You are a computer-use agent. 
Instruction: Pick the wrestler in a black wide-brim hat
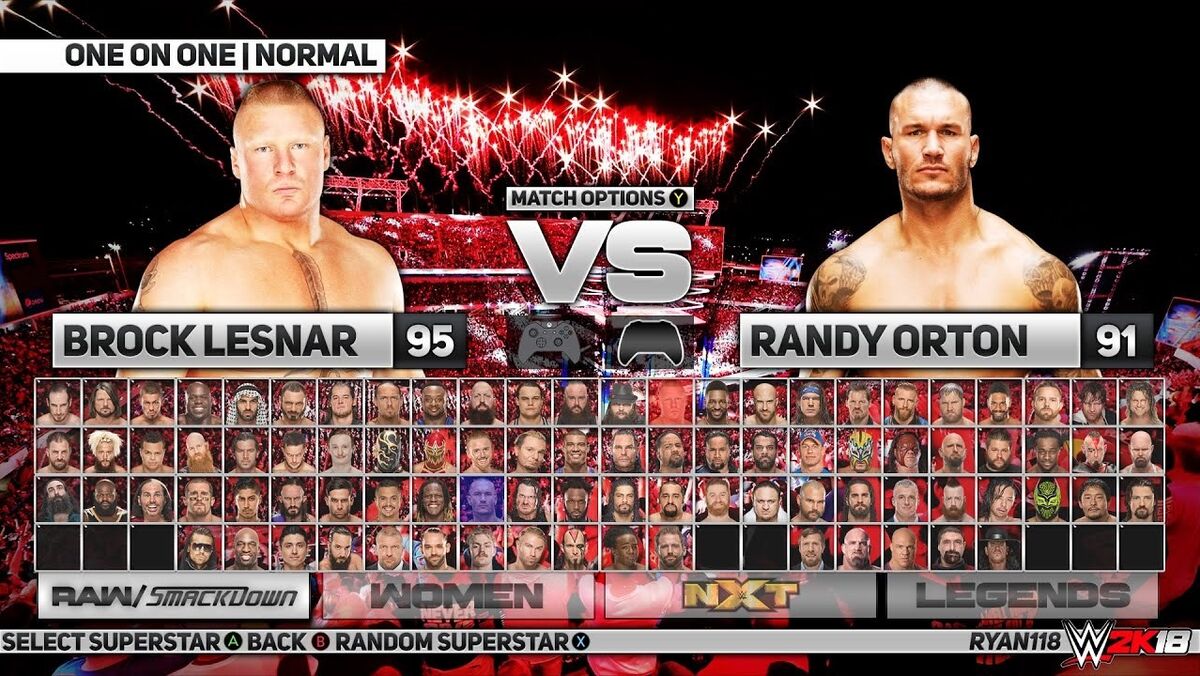pyautogui.click(x=1000, y=546)
